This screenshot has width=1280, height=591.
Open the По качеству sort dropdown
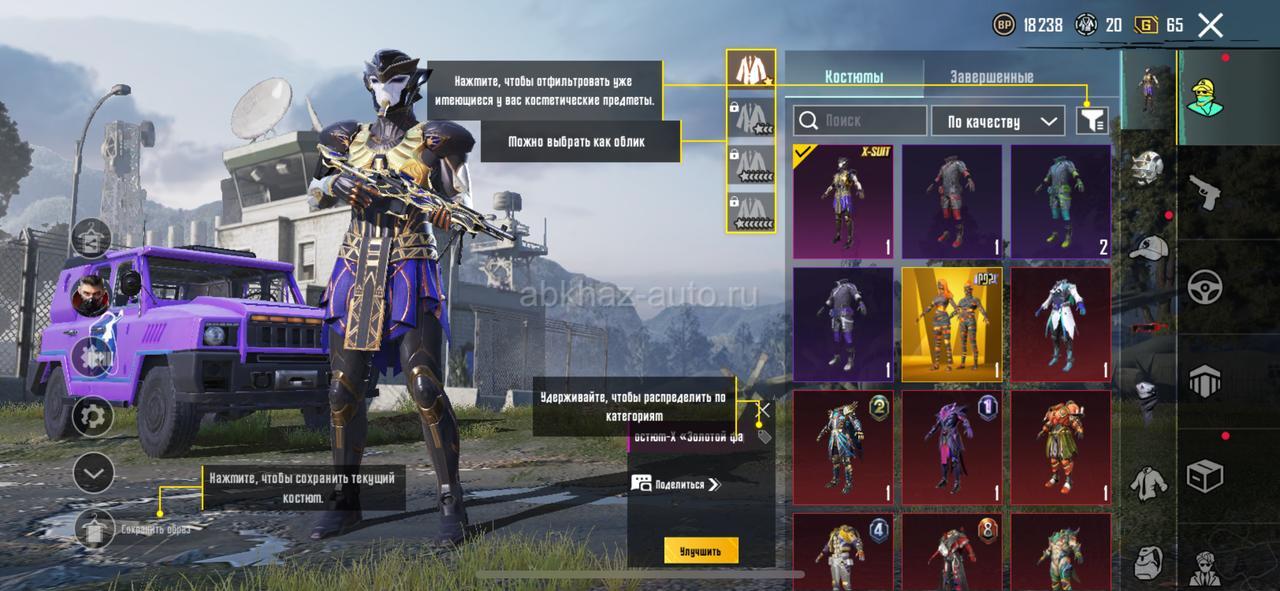(x=997, y=121)
